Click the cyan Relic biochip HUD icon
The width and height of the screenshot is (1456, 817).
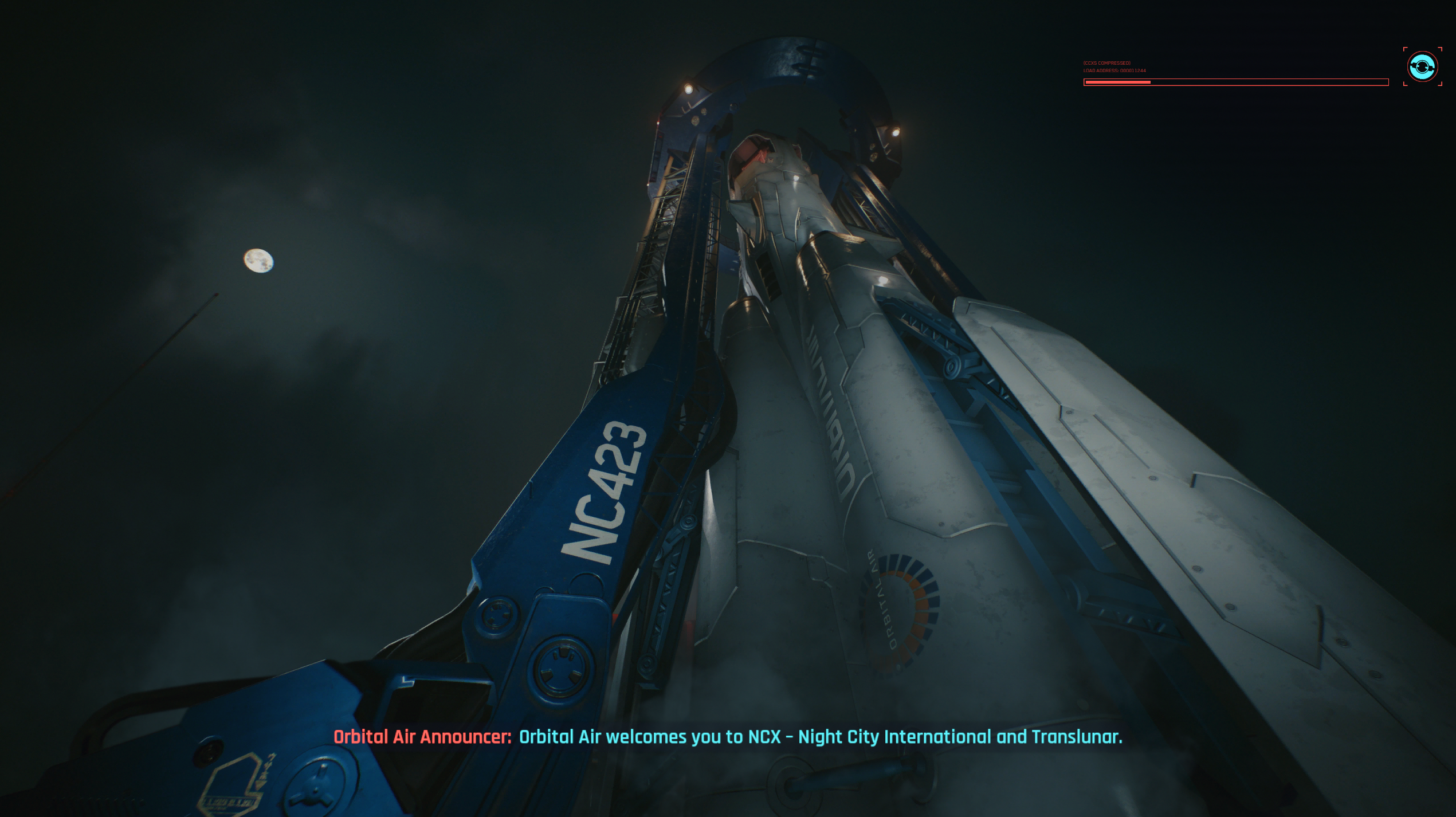point(1422,67)
